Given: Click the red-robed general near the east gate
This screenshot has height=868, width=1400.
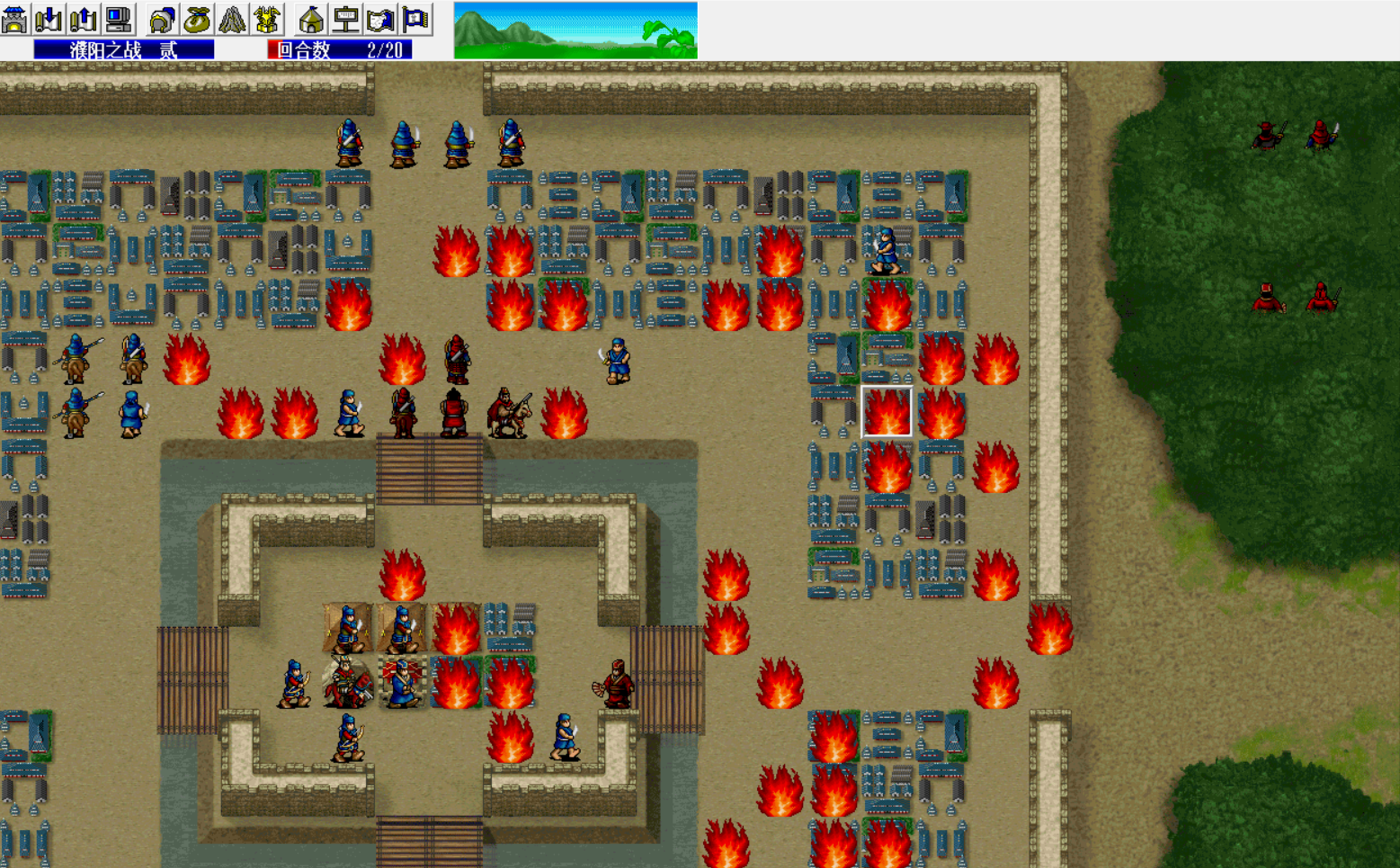Looking at the screenshot, I should tap(618, 684).
